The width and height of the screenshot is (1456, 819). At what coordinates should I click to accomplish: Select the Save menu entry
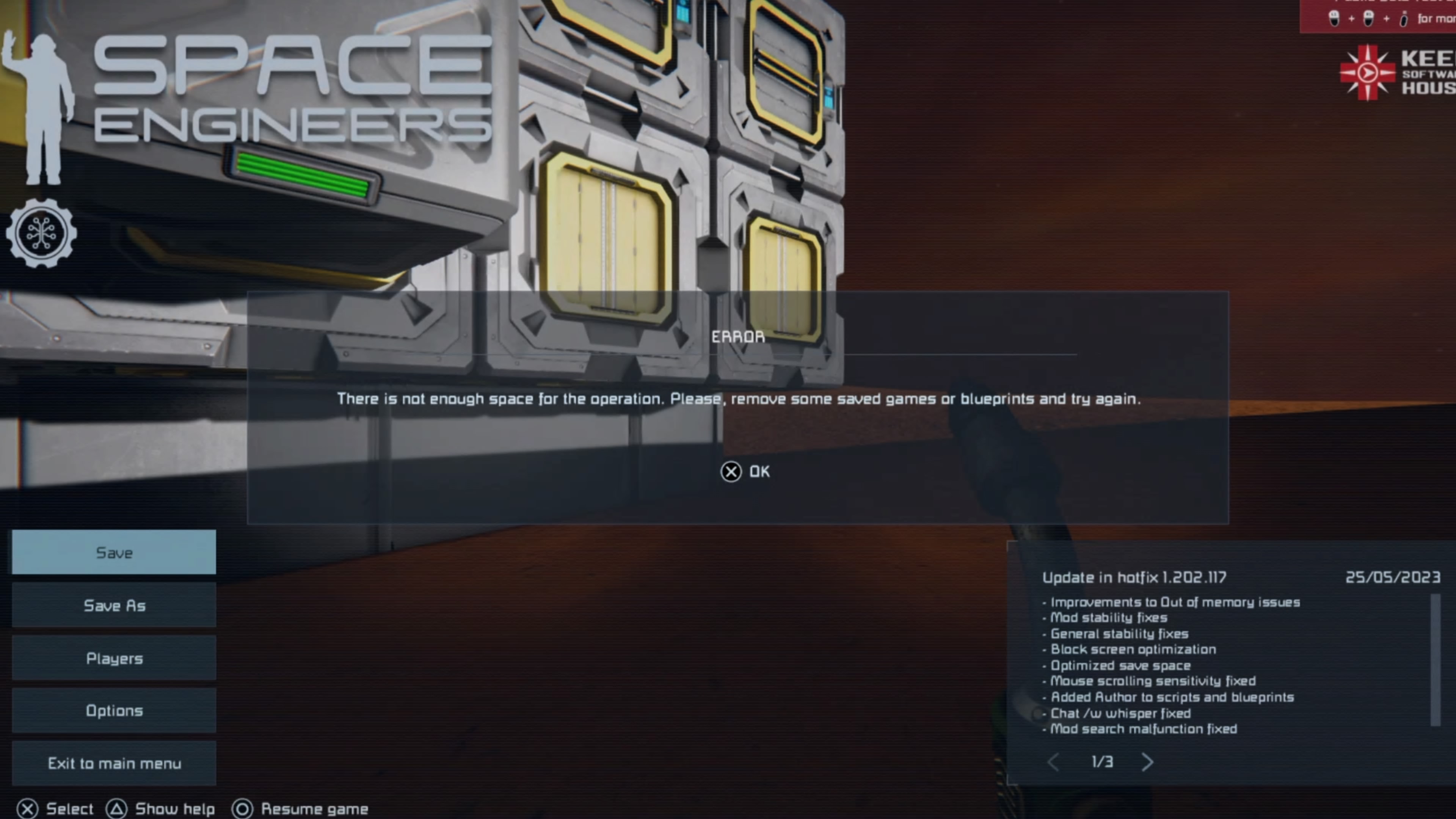pyautogui.click(x=114, y=552)
